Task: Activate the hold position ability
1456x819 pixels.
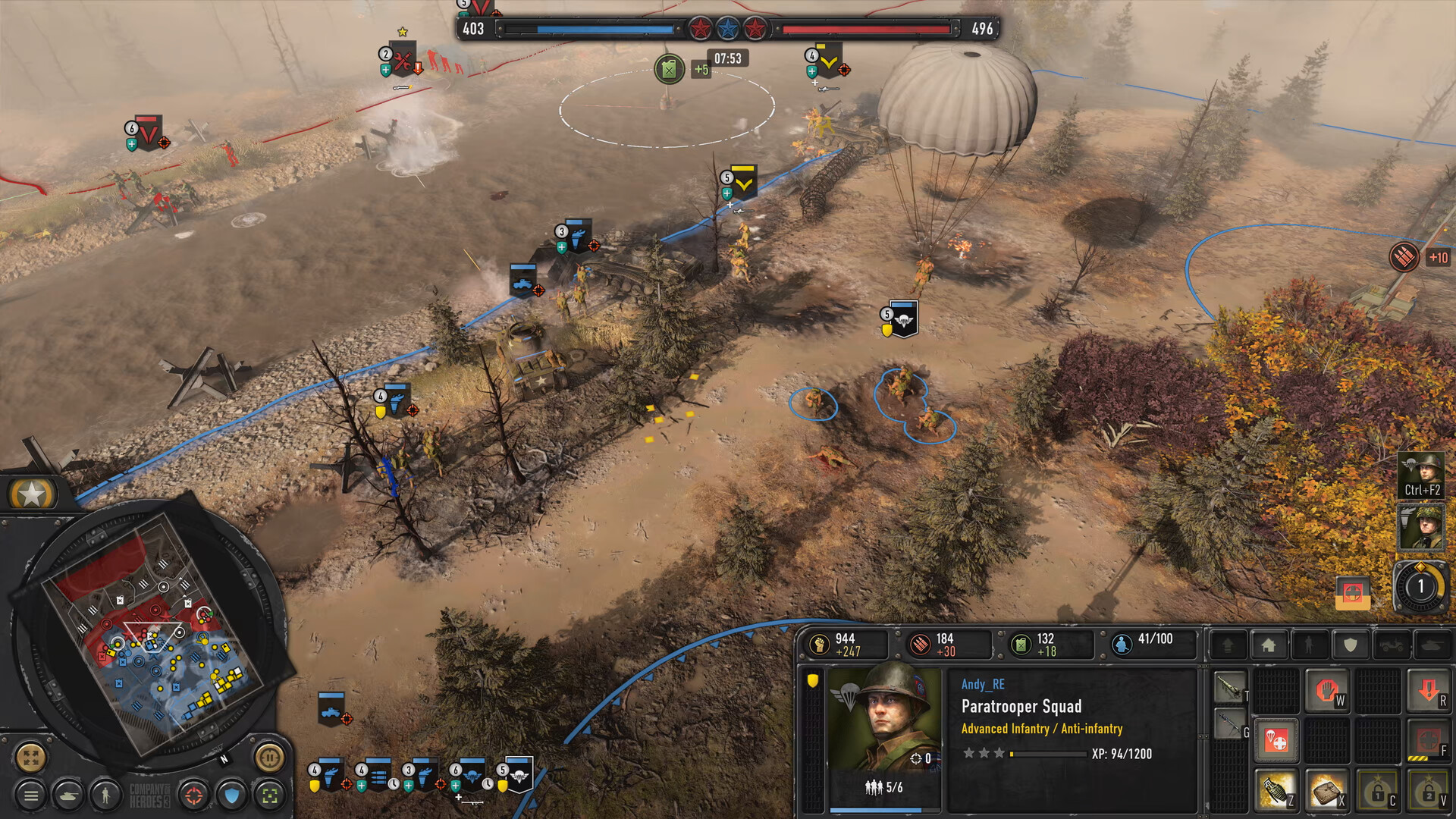Action: coord(1328,691)
